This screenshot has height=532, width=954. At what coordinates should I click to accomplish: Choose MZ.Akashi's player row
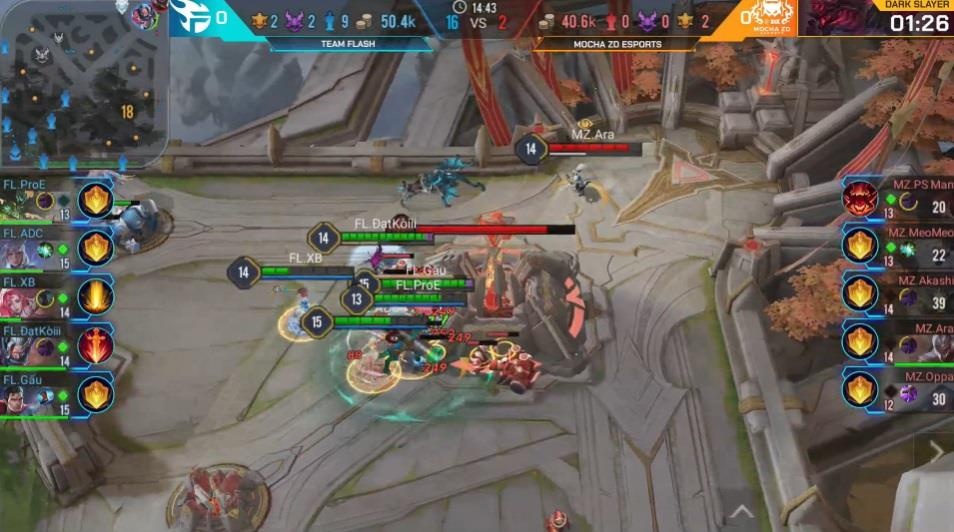(900, 294)
